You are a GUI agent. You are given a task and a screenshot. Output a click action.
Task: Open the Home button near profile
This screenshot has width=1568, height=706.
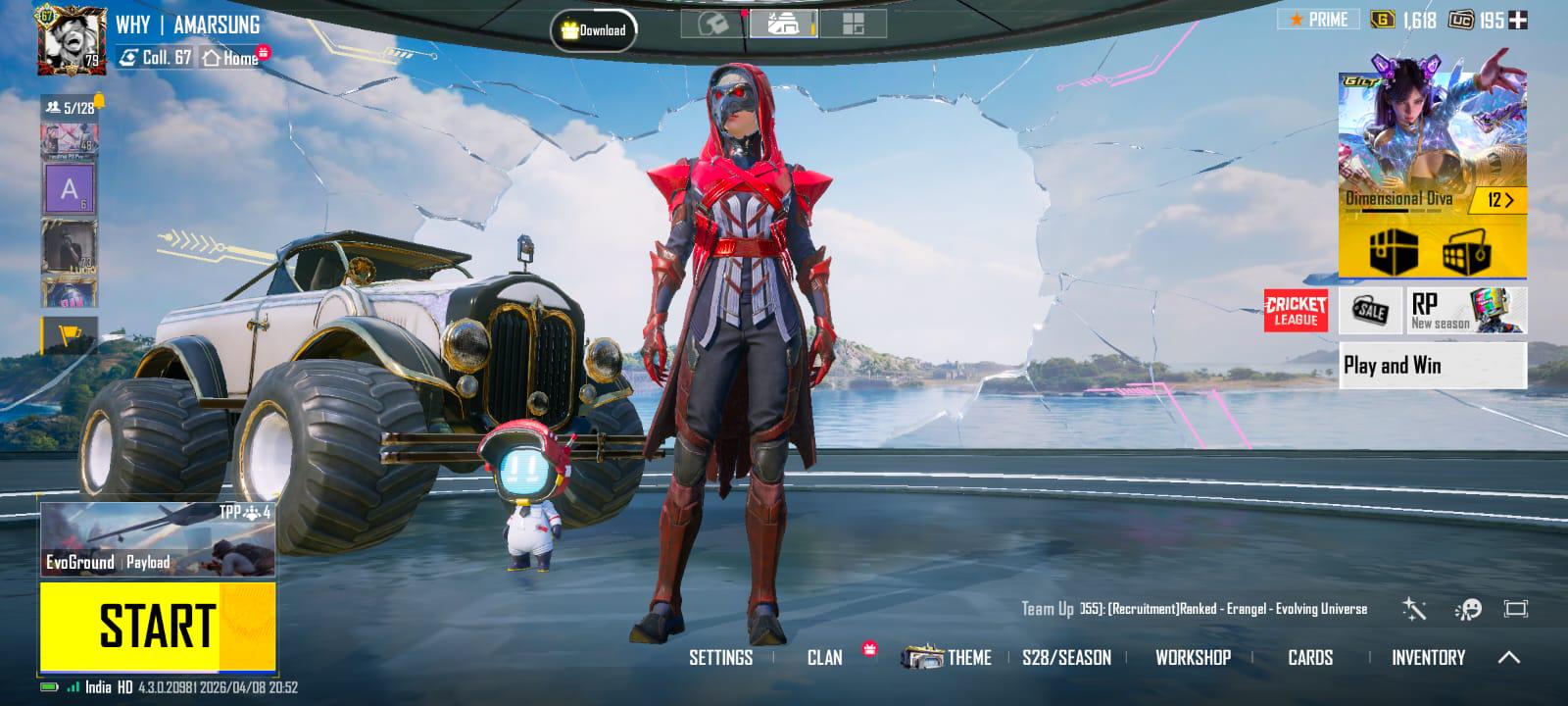click(232, 58)
